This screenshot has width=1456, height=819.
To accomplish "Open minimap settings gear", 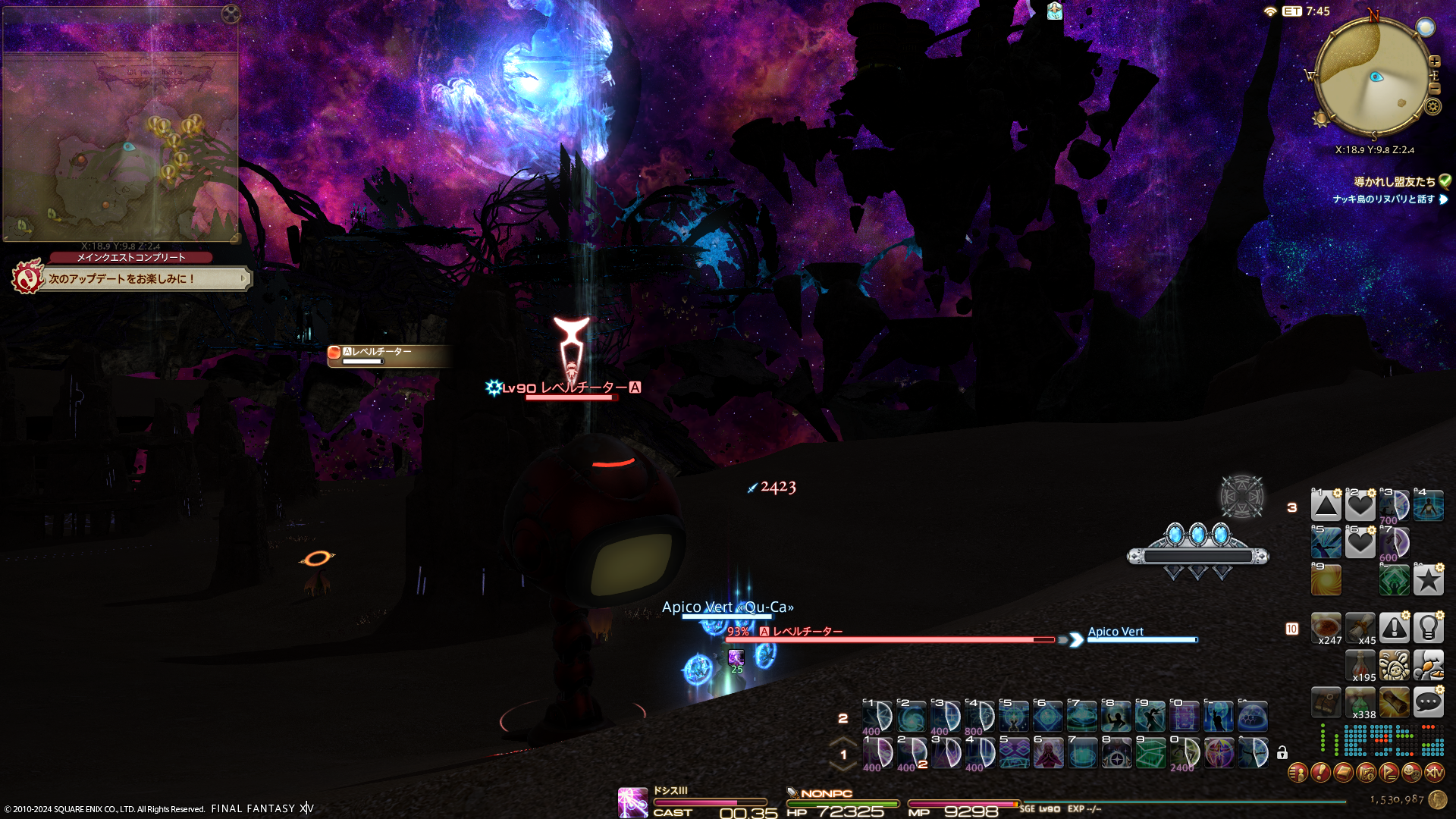I will click(x=1432, y=107).
